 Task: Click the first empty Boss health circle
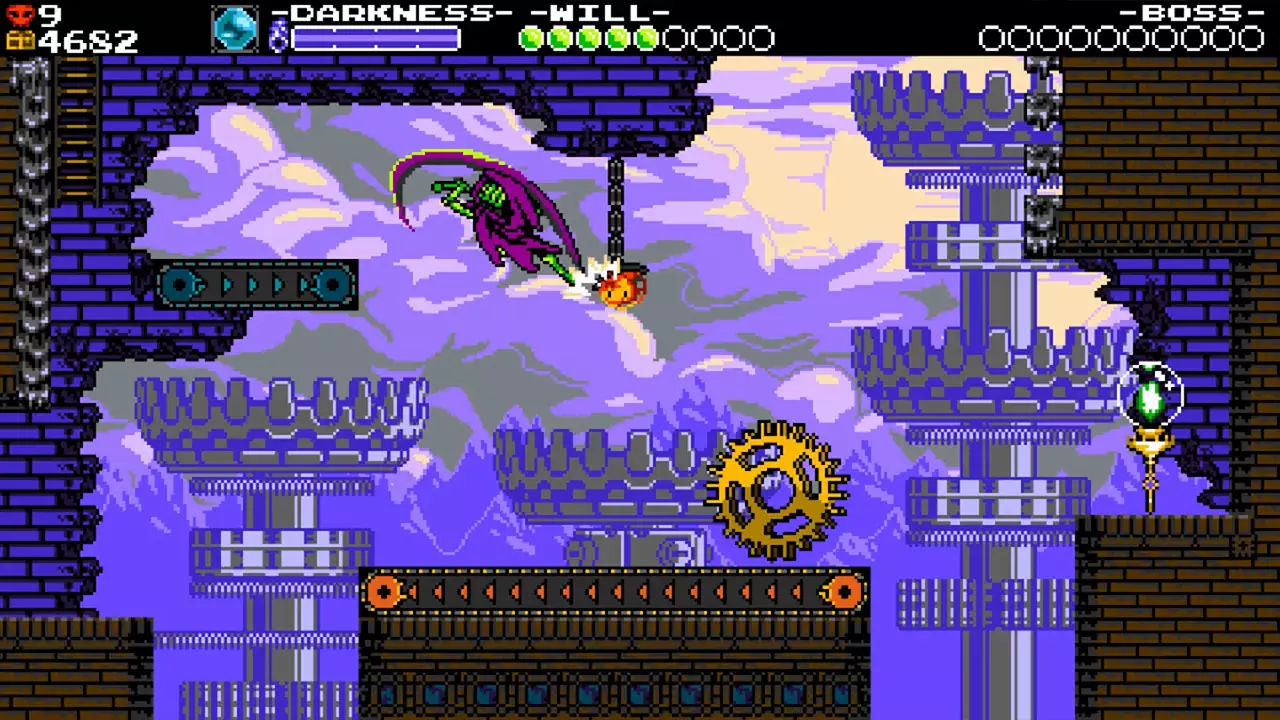click(993, 38)
